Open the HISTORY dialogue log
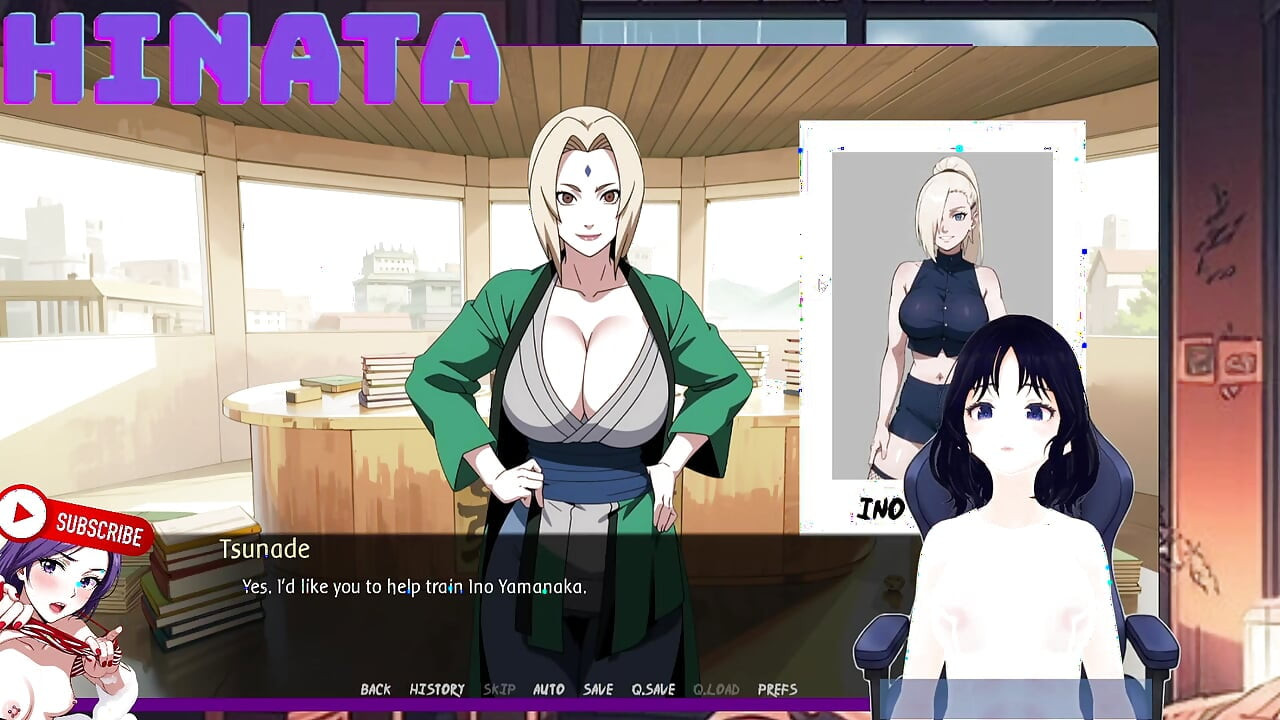 [437, 689]
